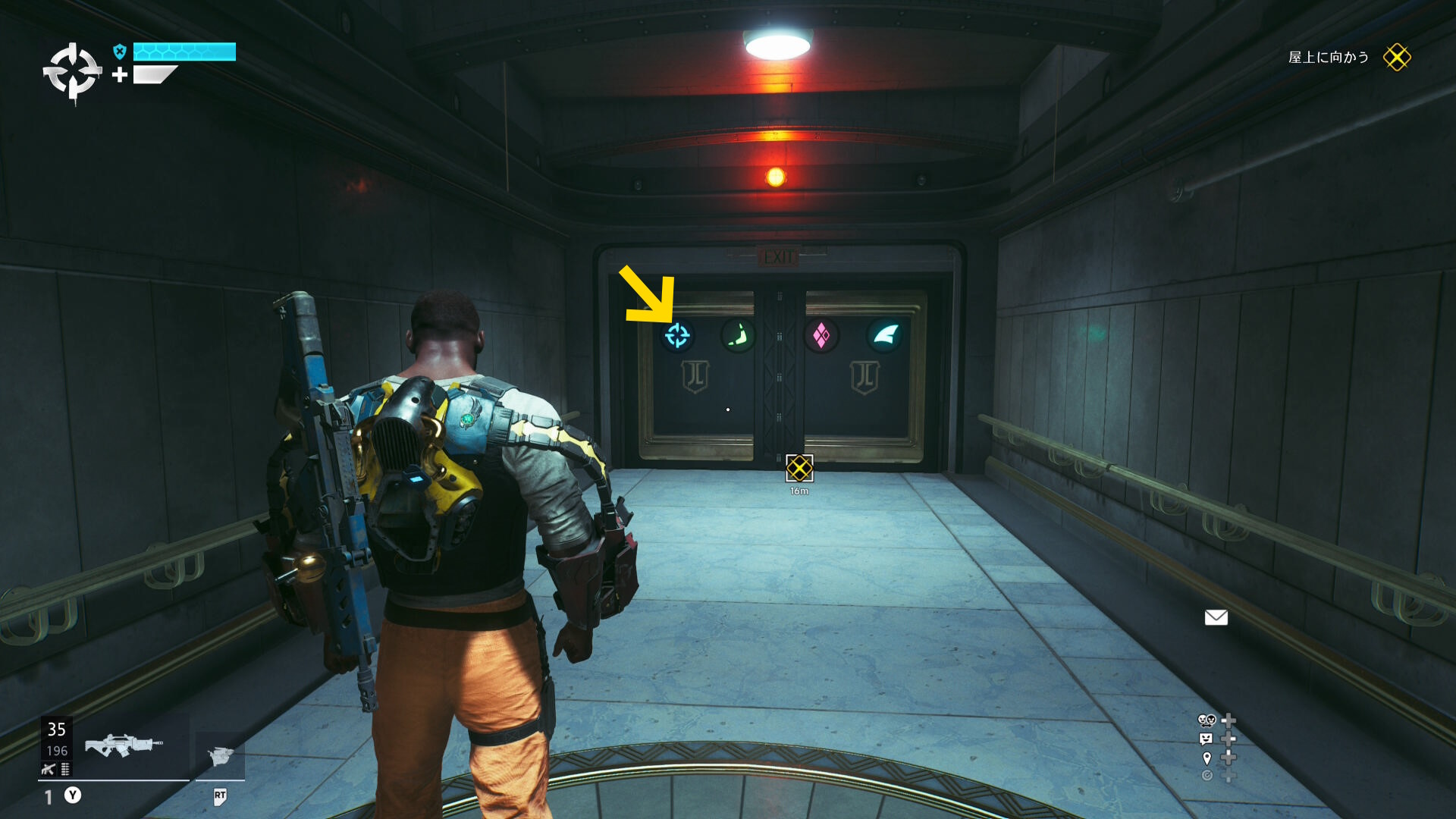Image resolution: width=1456 pixels, height=819 pixels.
Task: Open the mail envelope notification
Action: [x=1216, y=617]
